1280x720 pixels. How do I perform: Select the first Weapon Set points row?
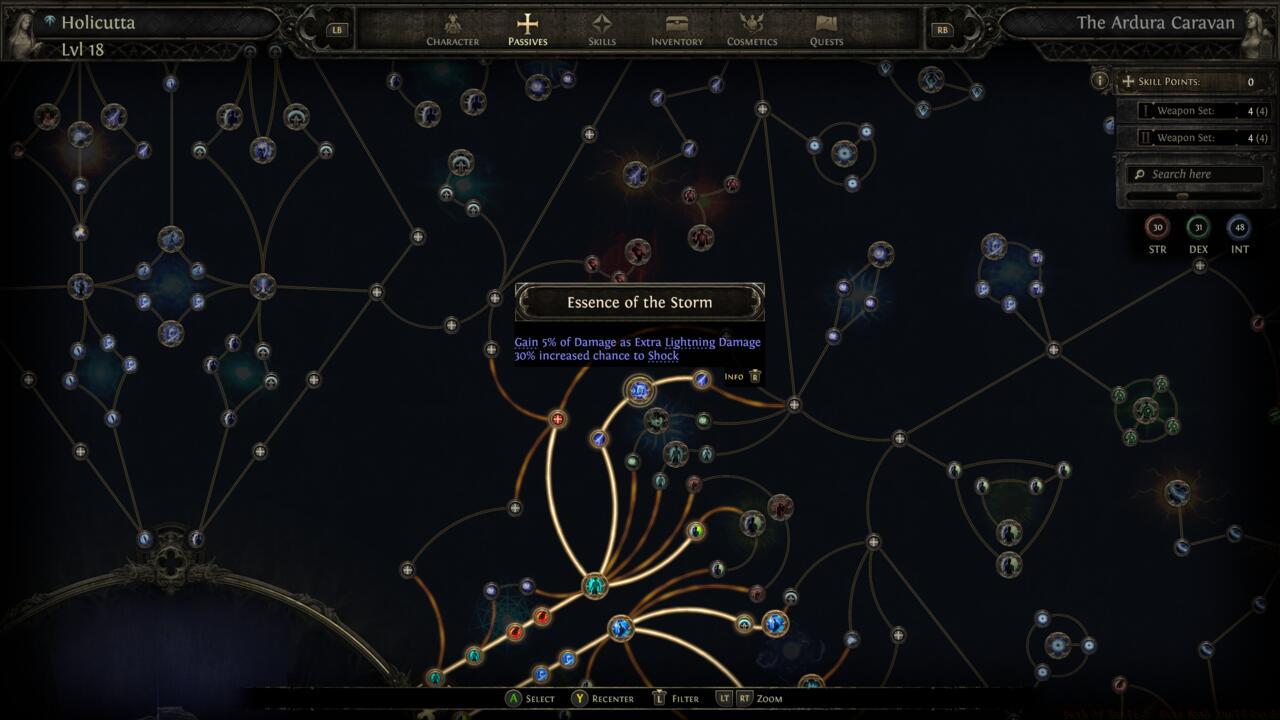pos(1195,110)
